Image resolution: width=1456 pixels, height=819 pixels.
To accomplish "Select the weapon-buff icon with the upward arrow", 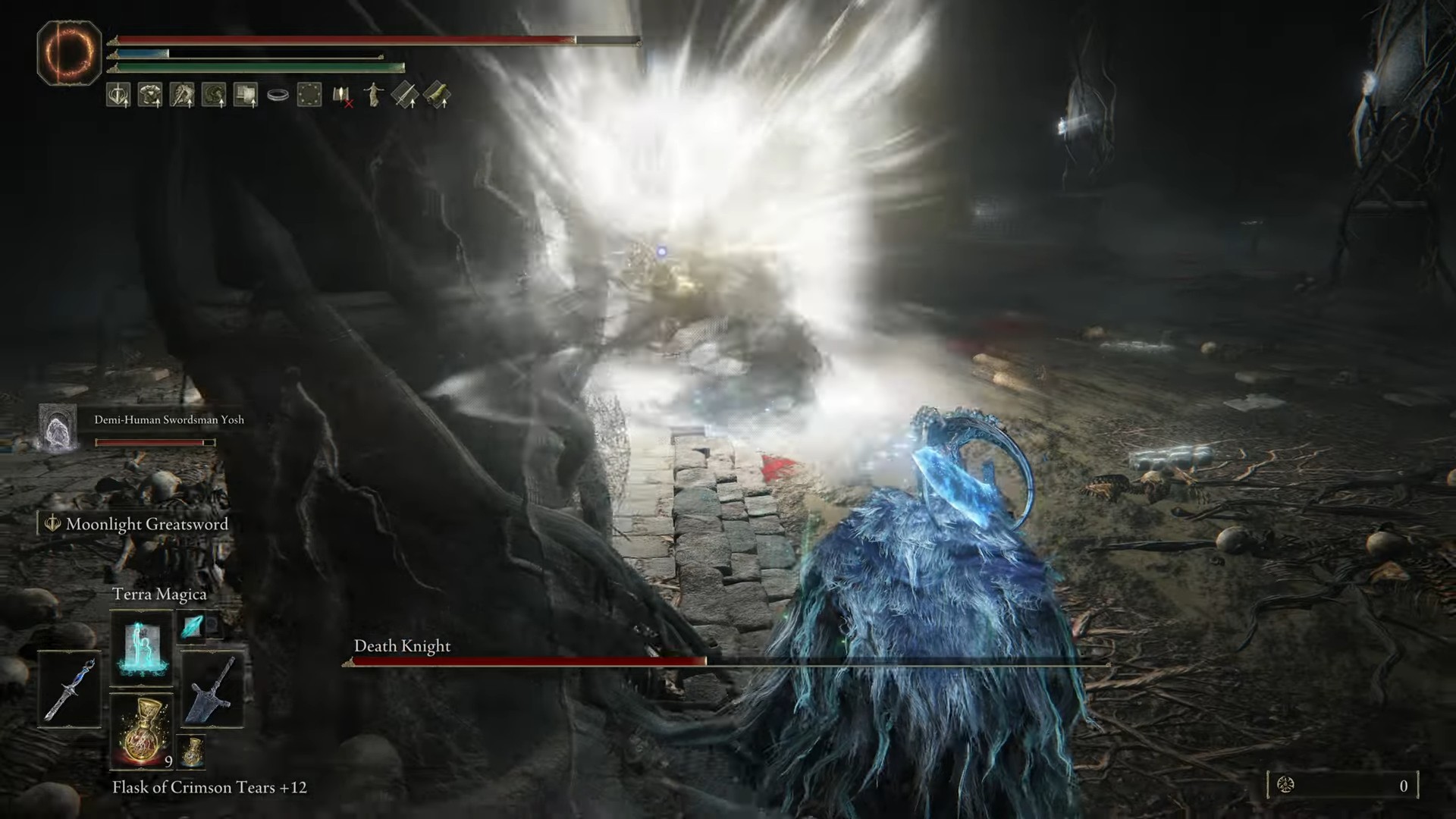I will [x=404, y=94].
